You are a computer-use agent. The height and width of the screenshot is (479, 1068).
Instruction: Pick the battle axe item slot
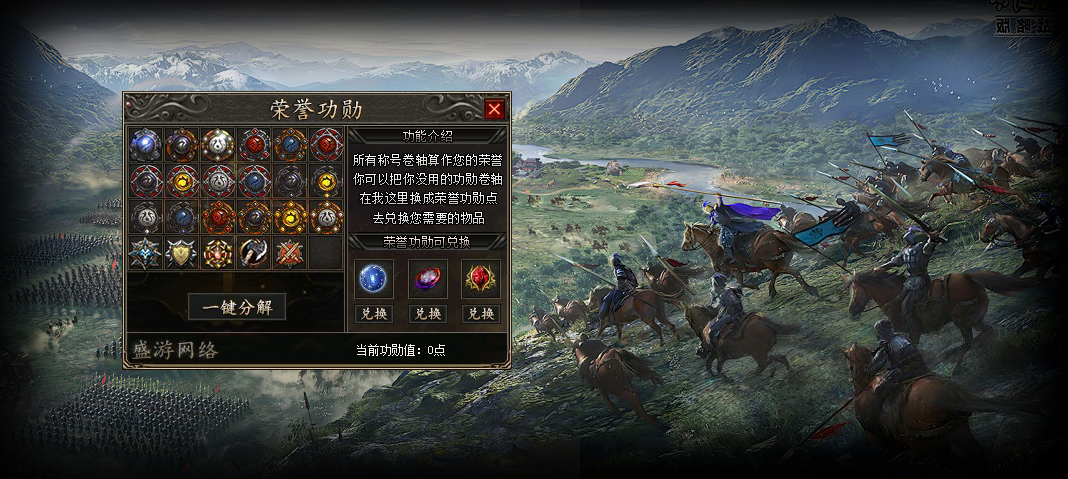pos(253,253)
